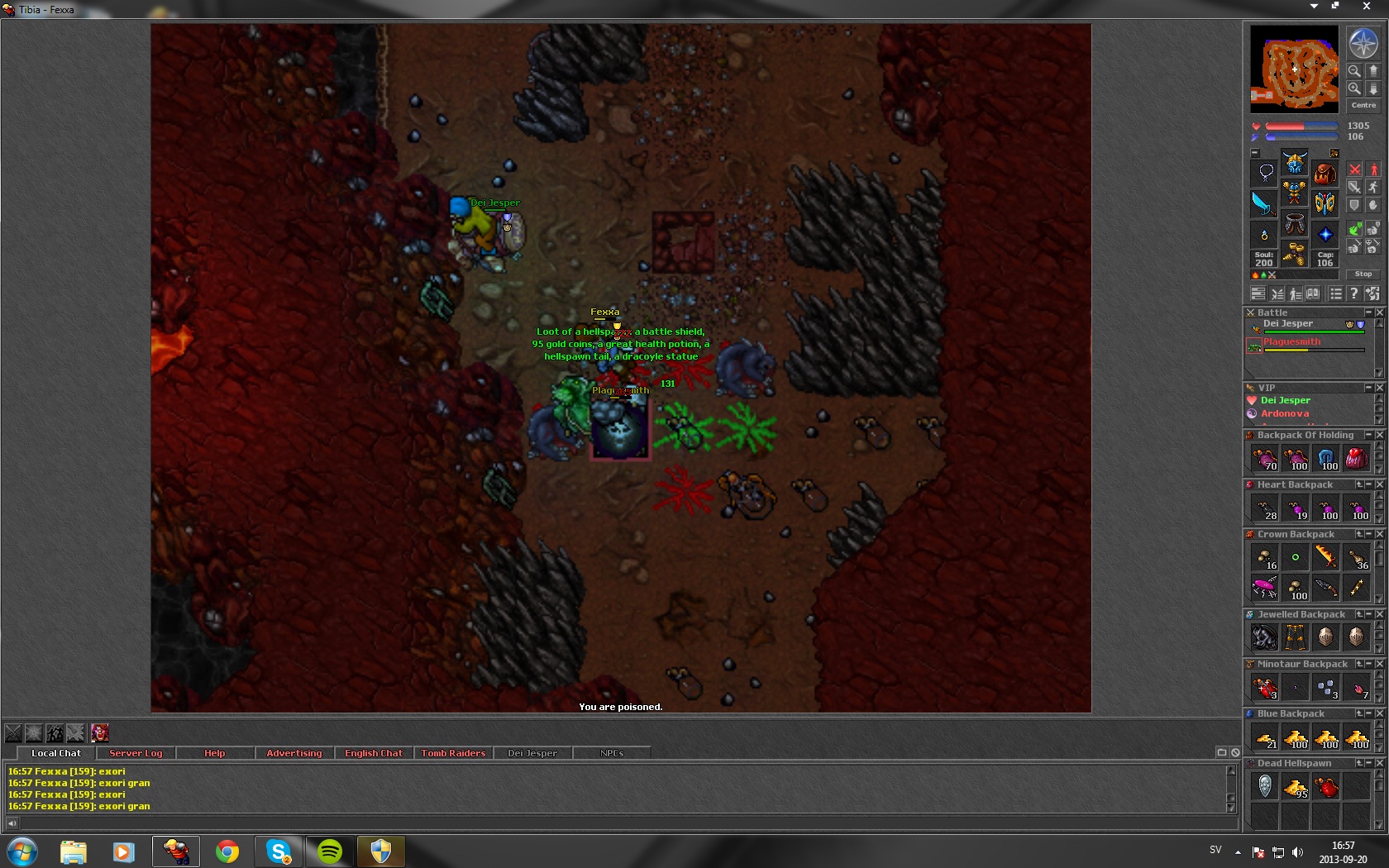Image resolution: width=1389 pixels, height=868 pixels.
Task: Click the Centre button under the minimap
Action: [x=1363, y=105]
